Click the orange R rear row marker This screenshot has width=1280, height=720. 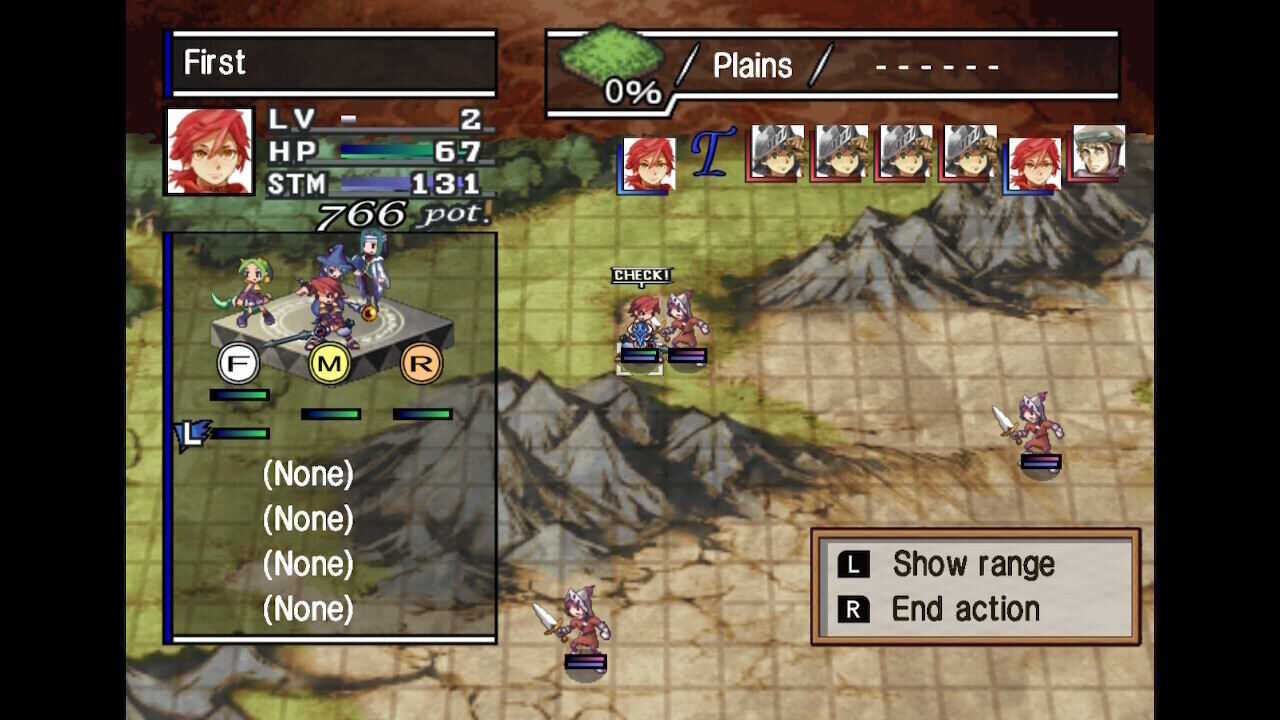click(x=421, y=364)
